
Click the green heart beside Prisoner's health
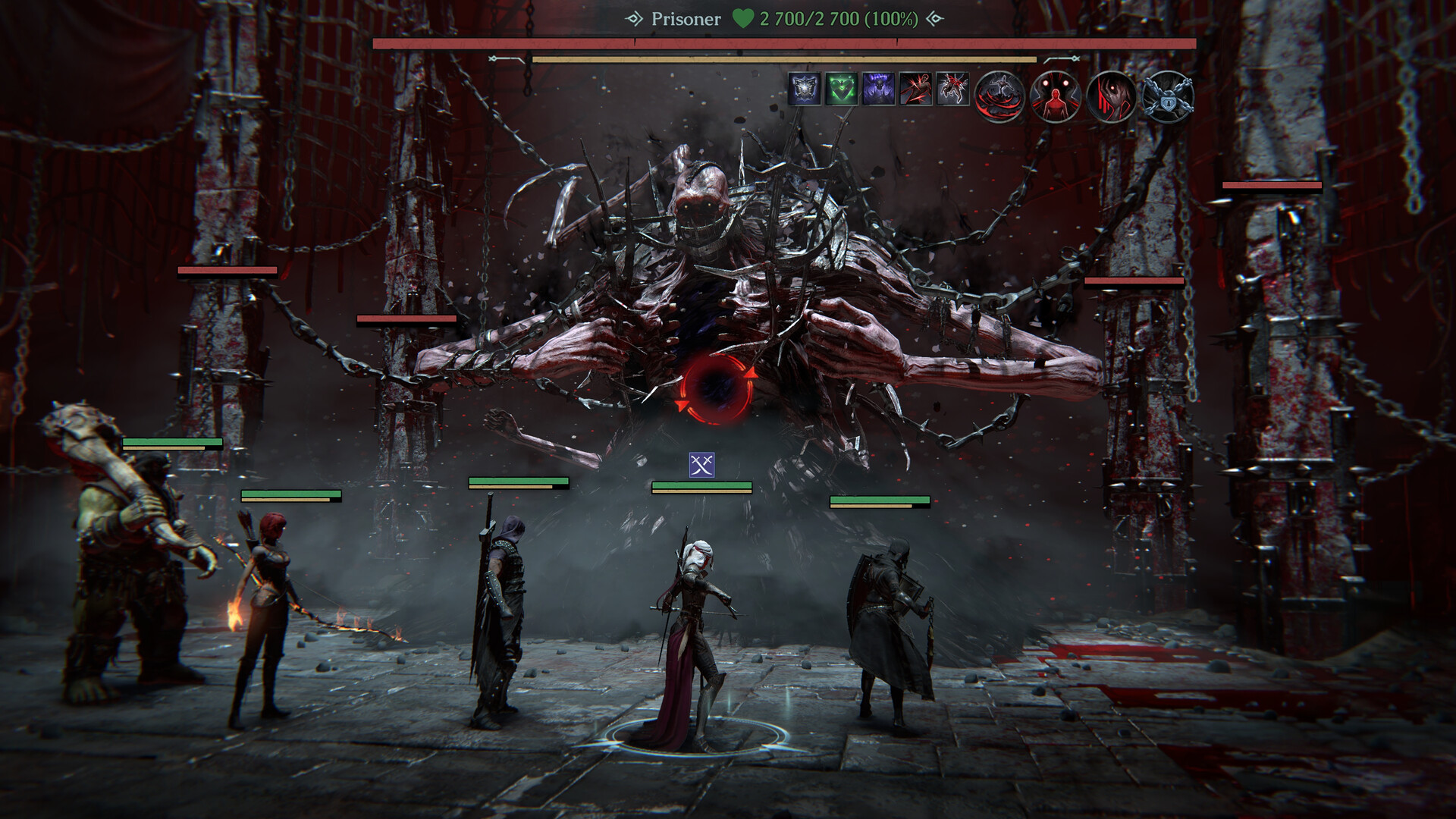[741, 17]
